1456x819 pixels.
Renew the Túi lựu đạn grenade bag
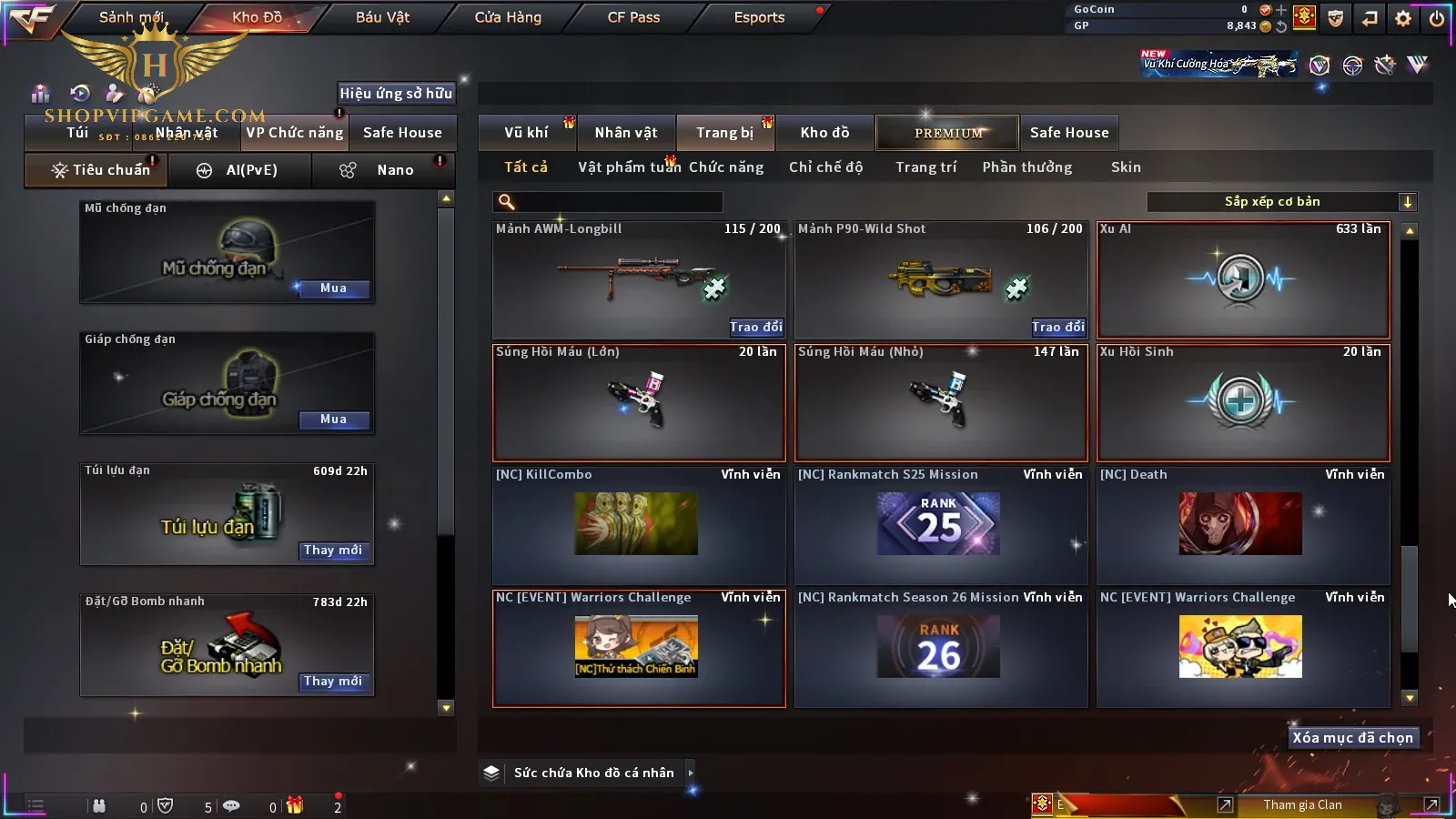point(333,551)
